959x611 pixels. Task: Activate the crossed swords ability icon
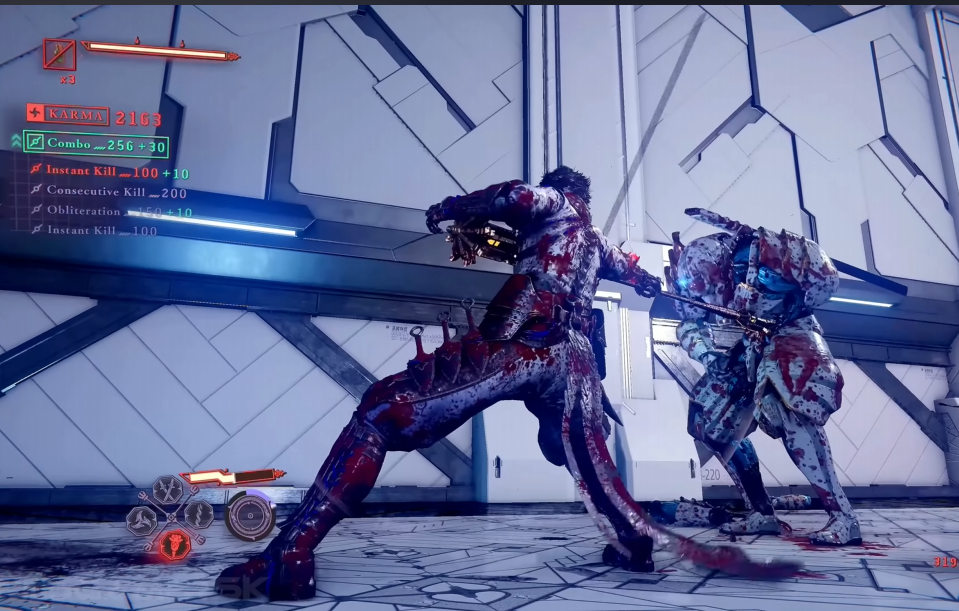pyautogui.click(x=169, y=492)
